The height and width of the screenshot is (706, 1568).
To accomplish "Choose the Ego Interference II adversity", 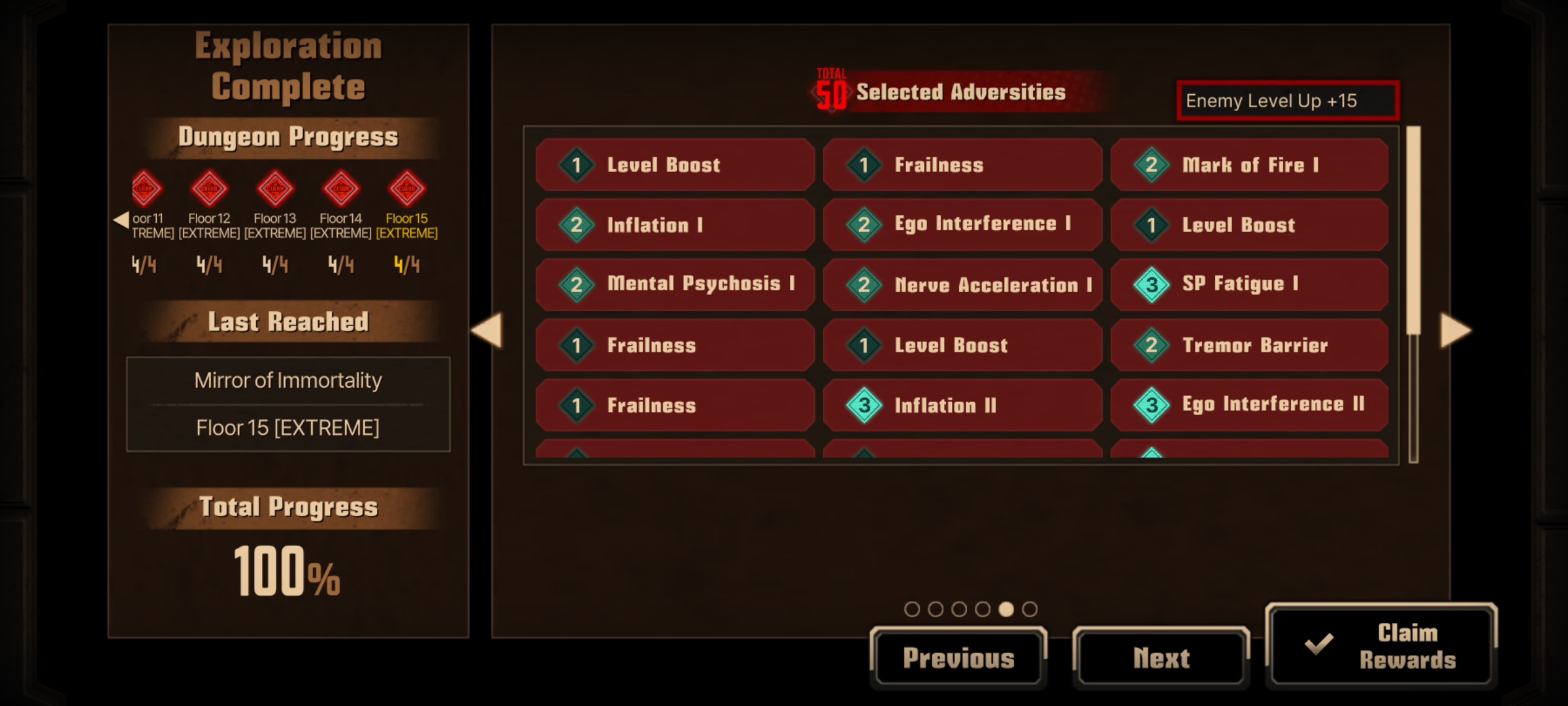I will click(1249, 405).
